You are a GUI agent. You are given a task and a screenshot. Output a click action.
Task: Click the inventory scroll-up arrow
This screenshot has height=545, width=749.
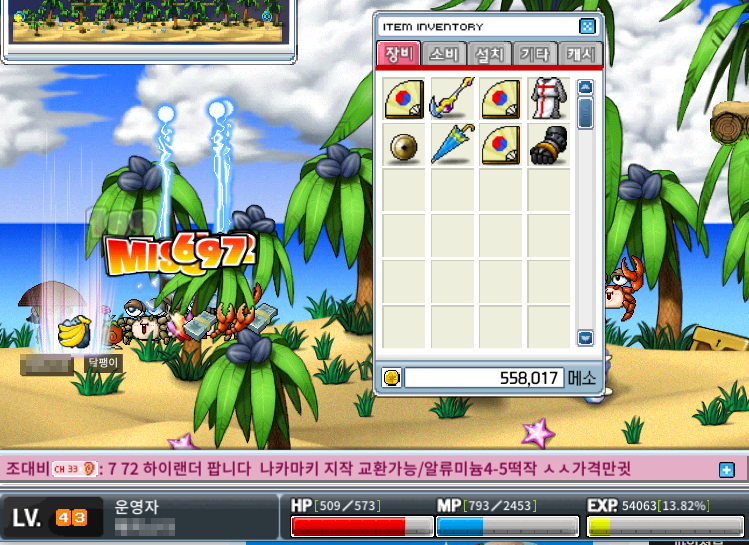coord(586,87)
